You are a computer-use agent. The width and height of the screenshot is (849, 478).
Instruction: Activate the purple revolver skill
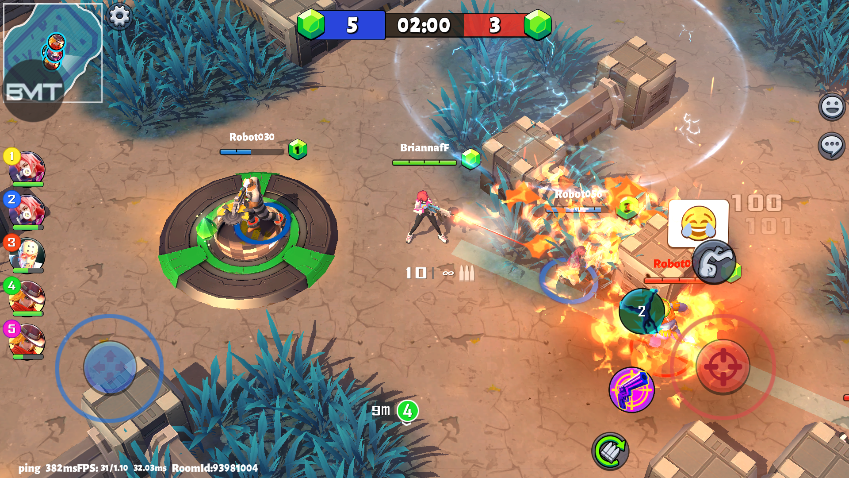632,388
